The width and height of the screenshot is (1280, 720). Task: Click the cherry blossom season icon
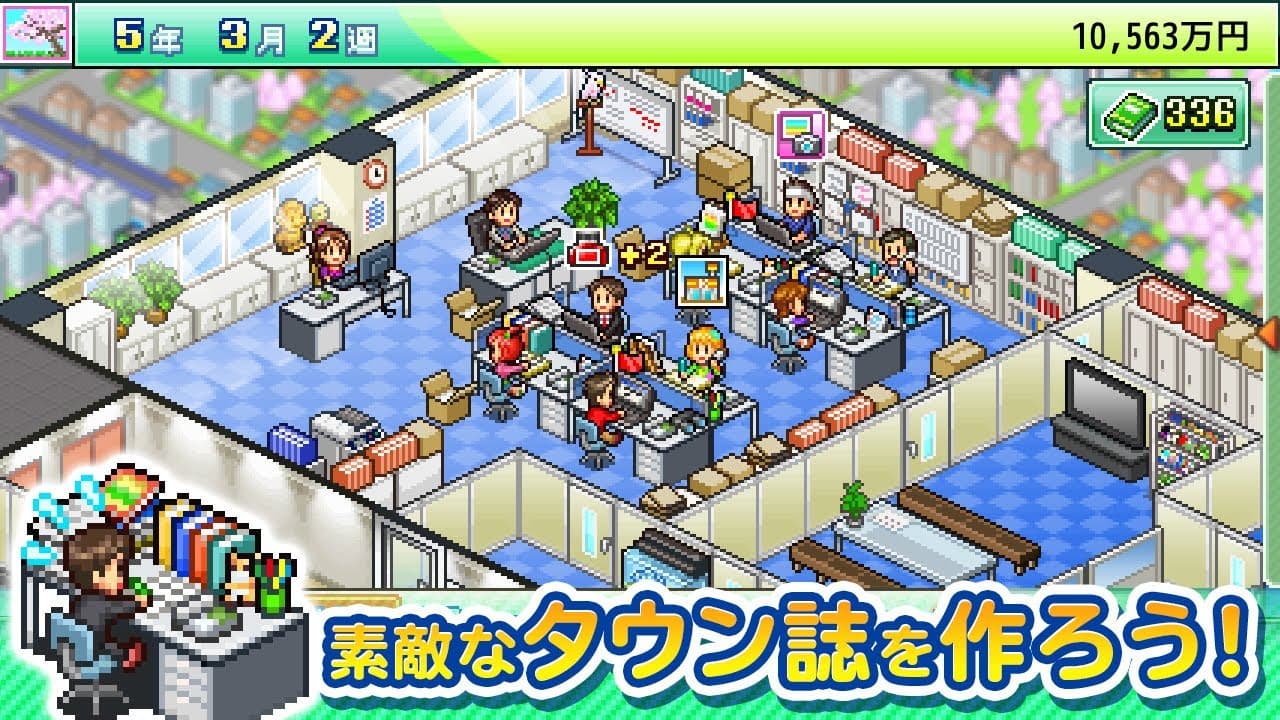pyautogui.click(x=37, y=33)
